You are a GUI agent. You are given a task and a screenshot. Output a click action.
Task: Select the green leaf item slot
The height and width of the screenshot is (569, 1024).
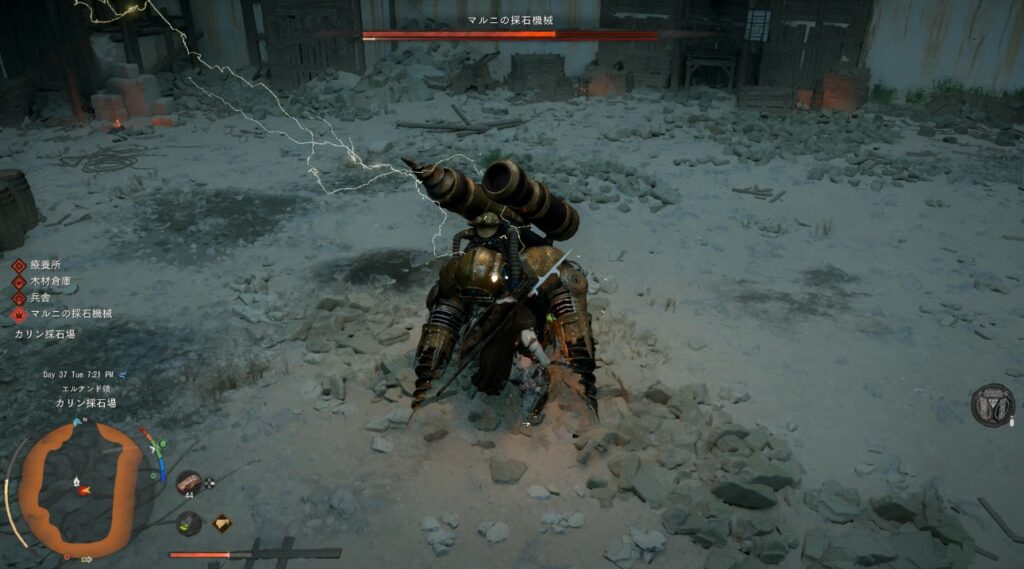188,522
